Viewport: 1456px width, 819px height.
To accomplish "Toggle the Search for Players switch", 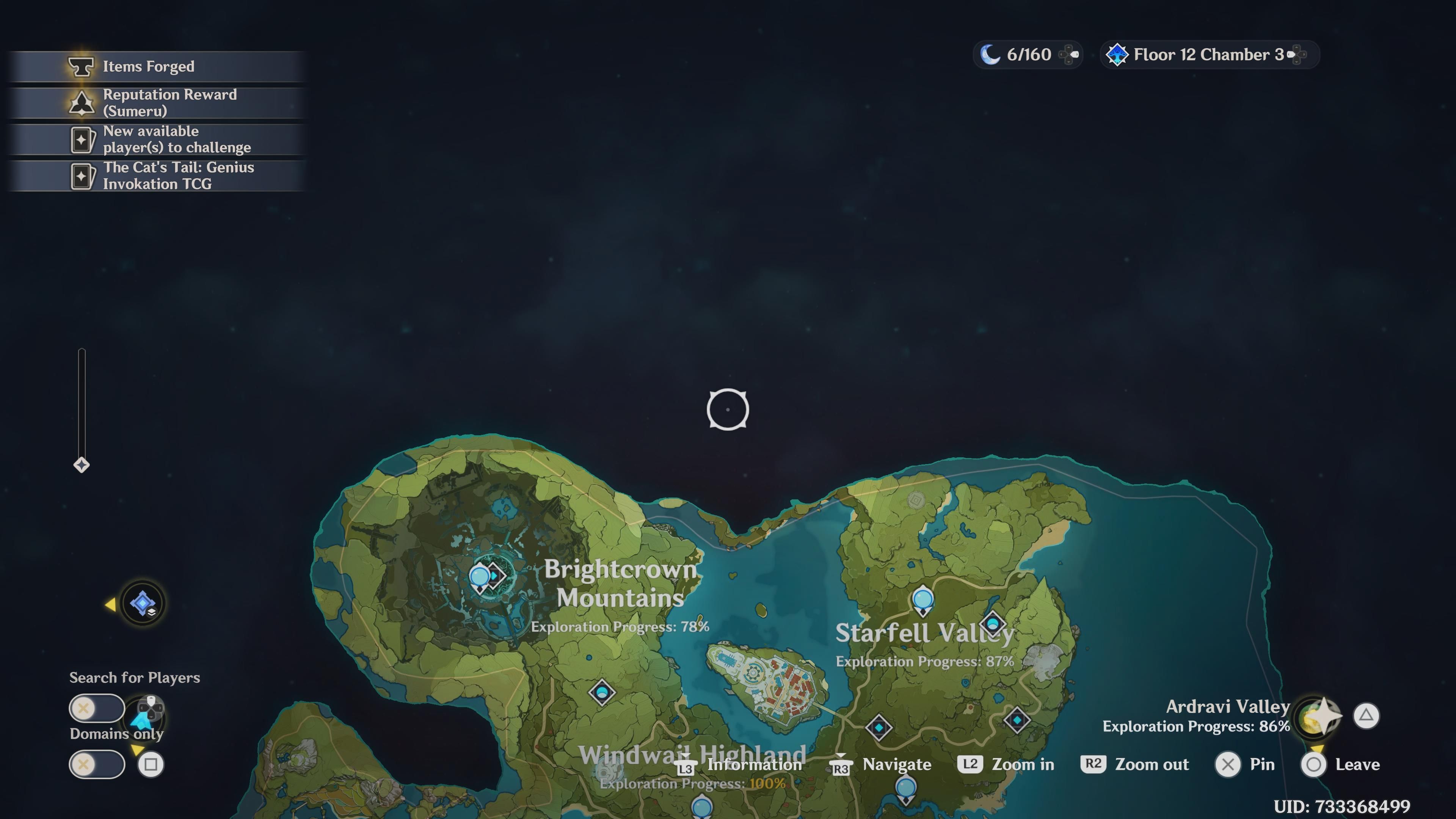I will pos(97,708).
